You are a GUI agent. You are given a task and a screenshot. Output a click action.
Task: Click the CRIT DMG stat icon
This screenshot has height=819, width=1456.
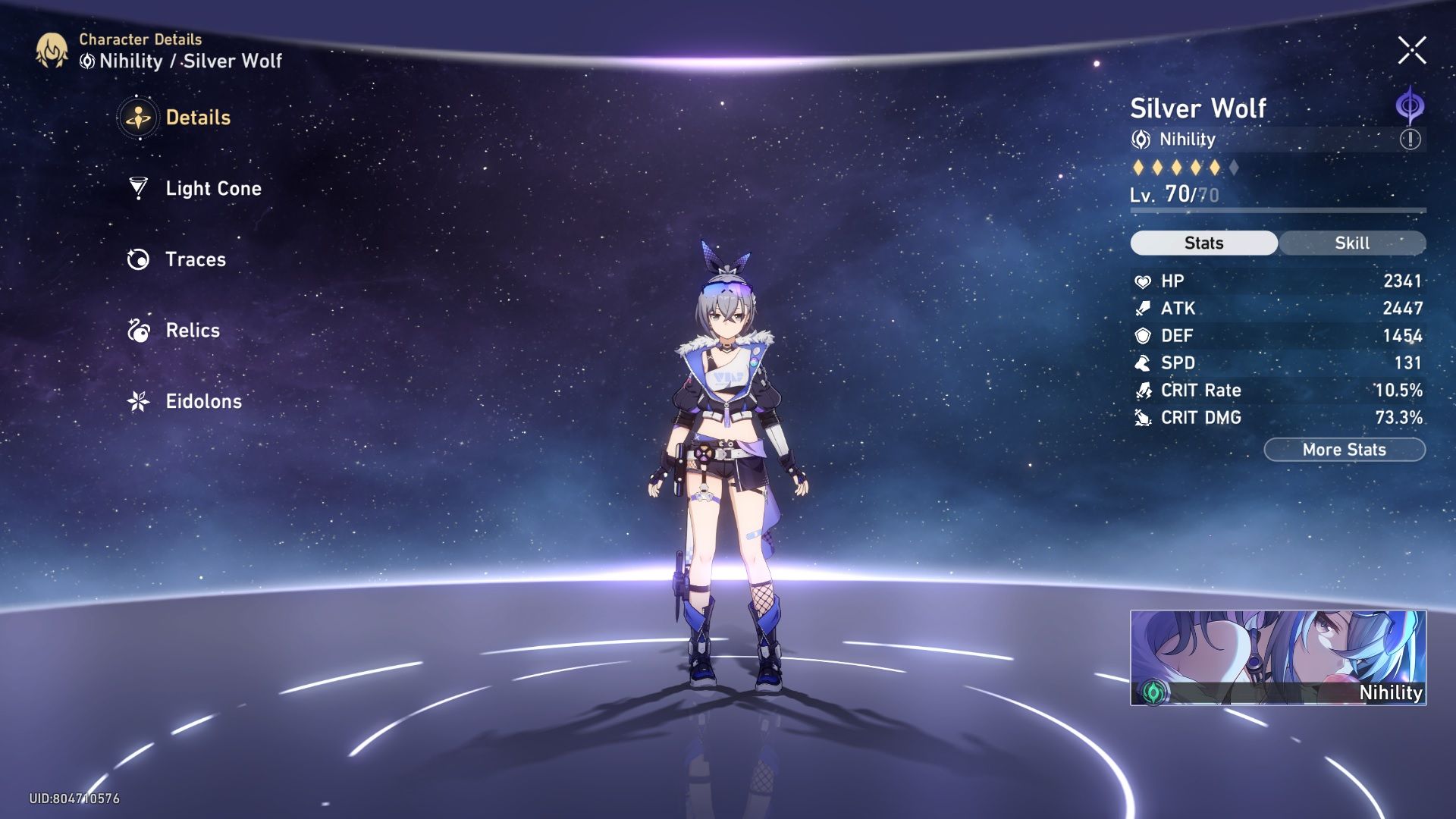(x=1144, y=418)
